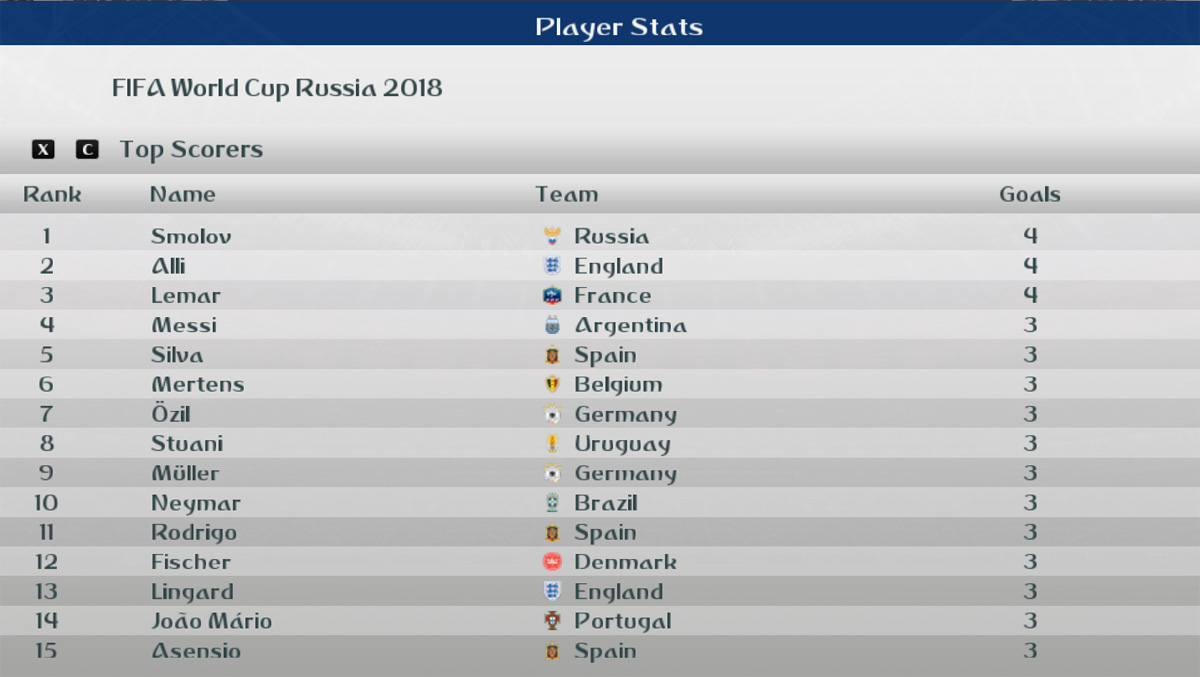Select the Silva row ranked fifth

coord(177,355)
